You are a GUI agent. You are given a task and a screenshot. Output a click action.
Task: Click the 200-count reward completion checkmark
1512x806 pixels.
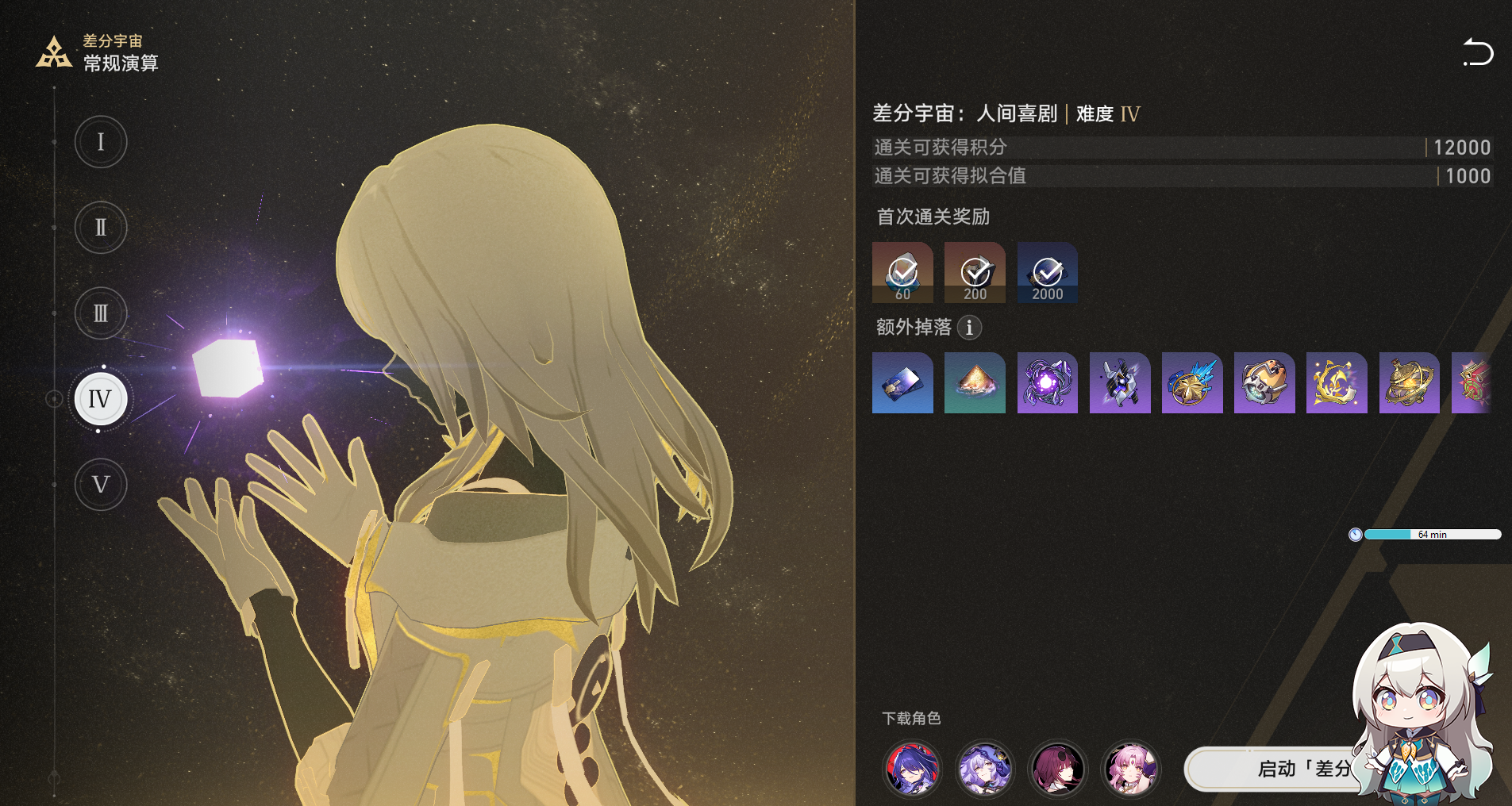pyautogui.click(x=975, y=272)
